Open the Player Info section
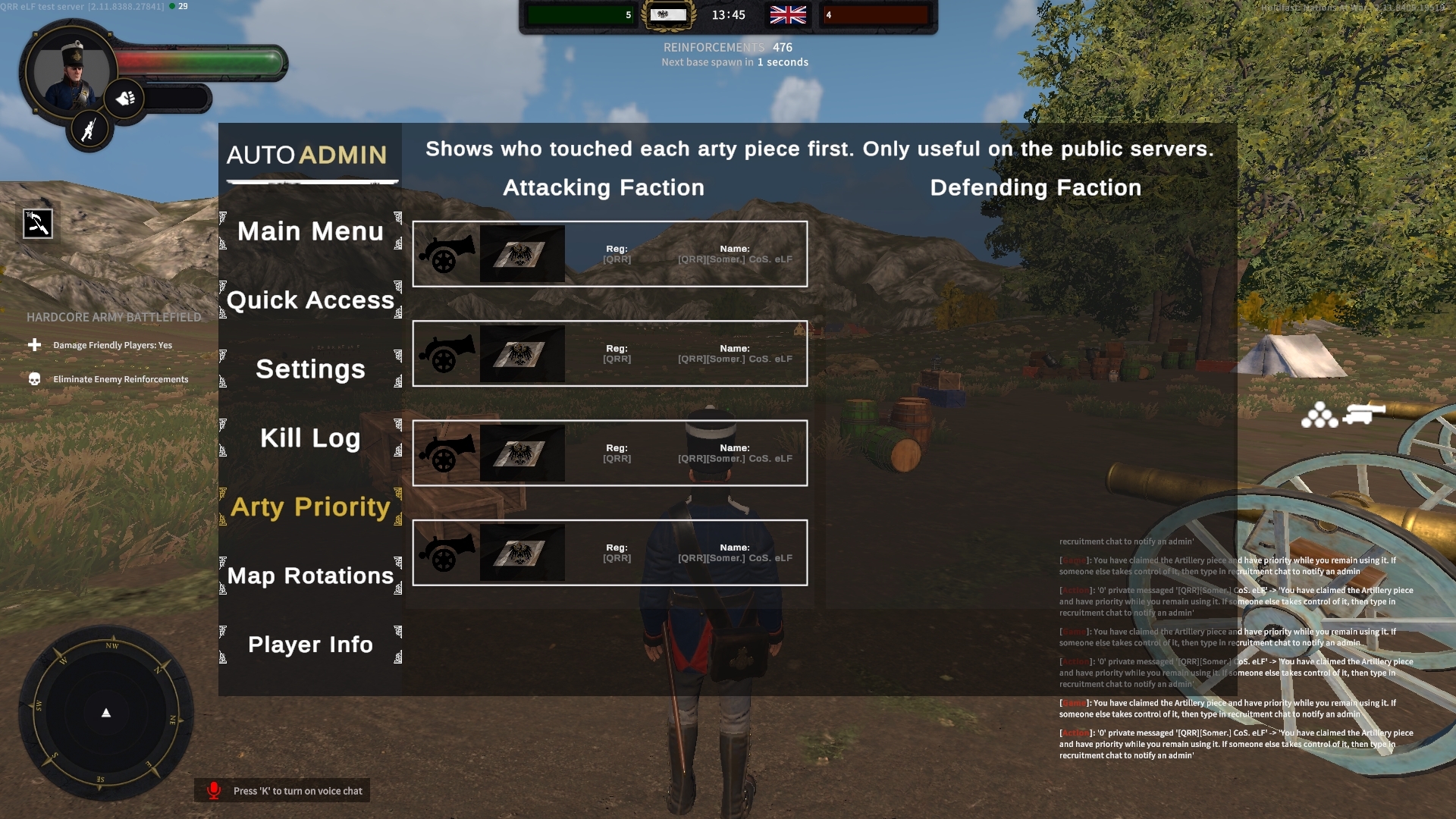 pos(310,645)
